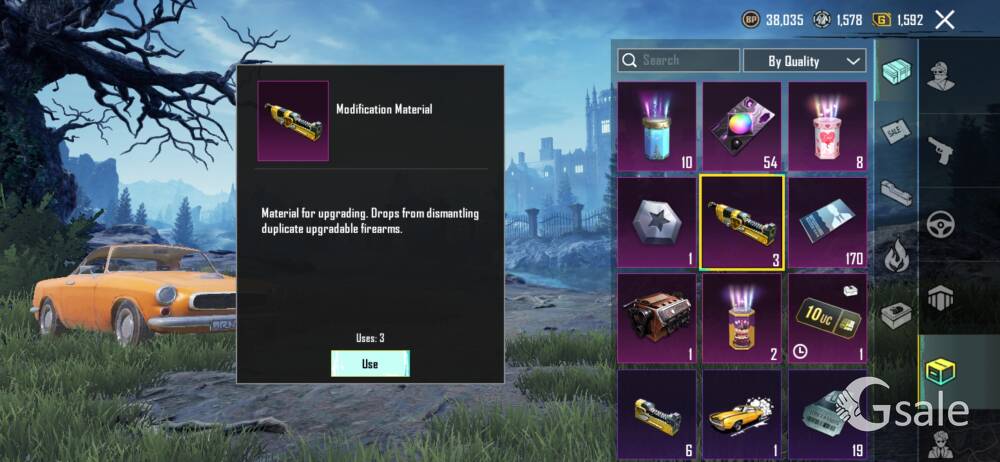Screen dimensions: 1000x462
Task: Open the By Quality sort dropdown
Action: click(804, 61)
